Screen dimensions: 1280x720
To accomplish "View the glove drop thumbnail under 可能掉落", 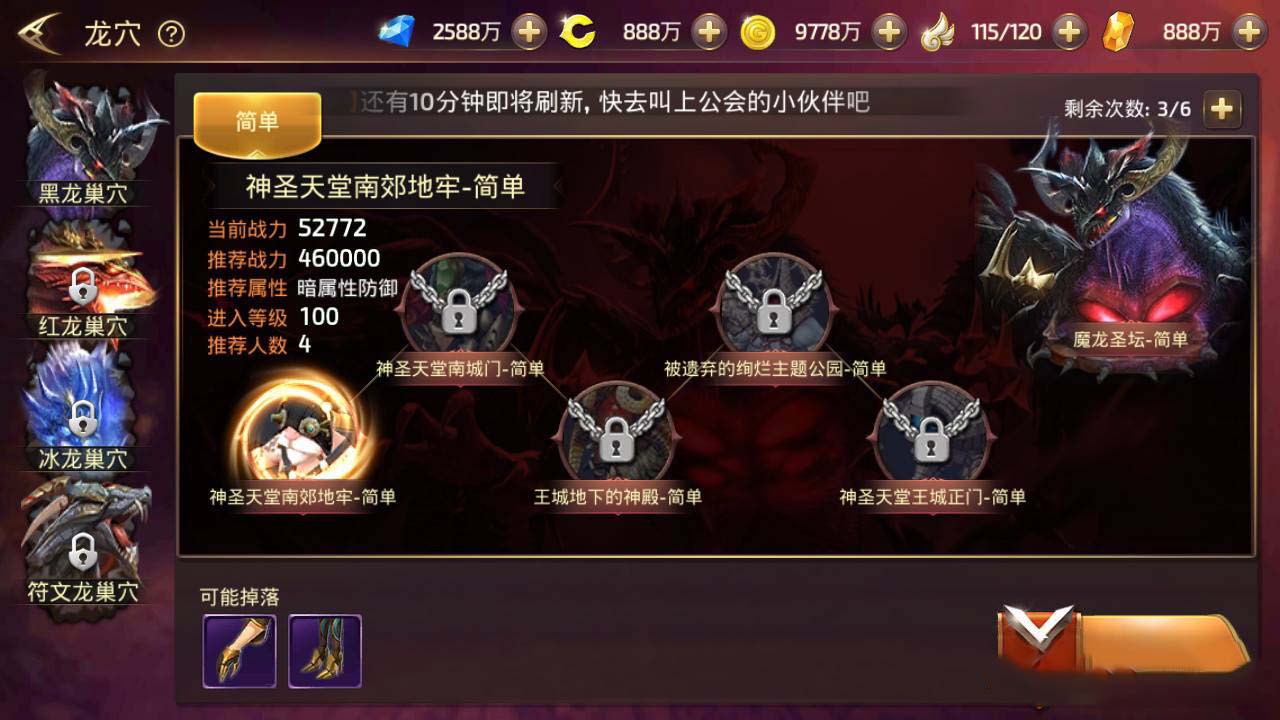I will click(x=240, y=651).
